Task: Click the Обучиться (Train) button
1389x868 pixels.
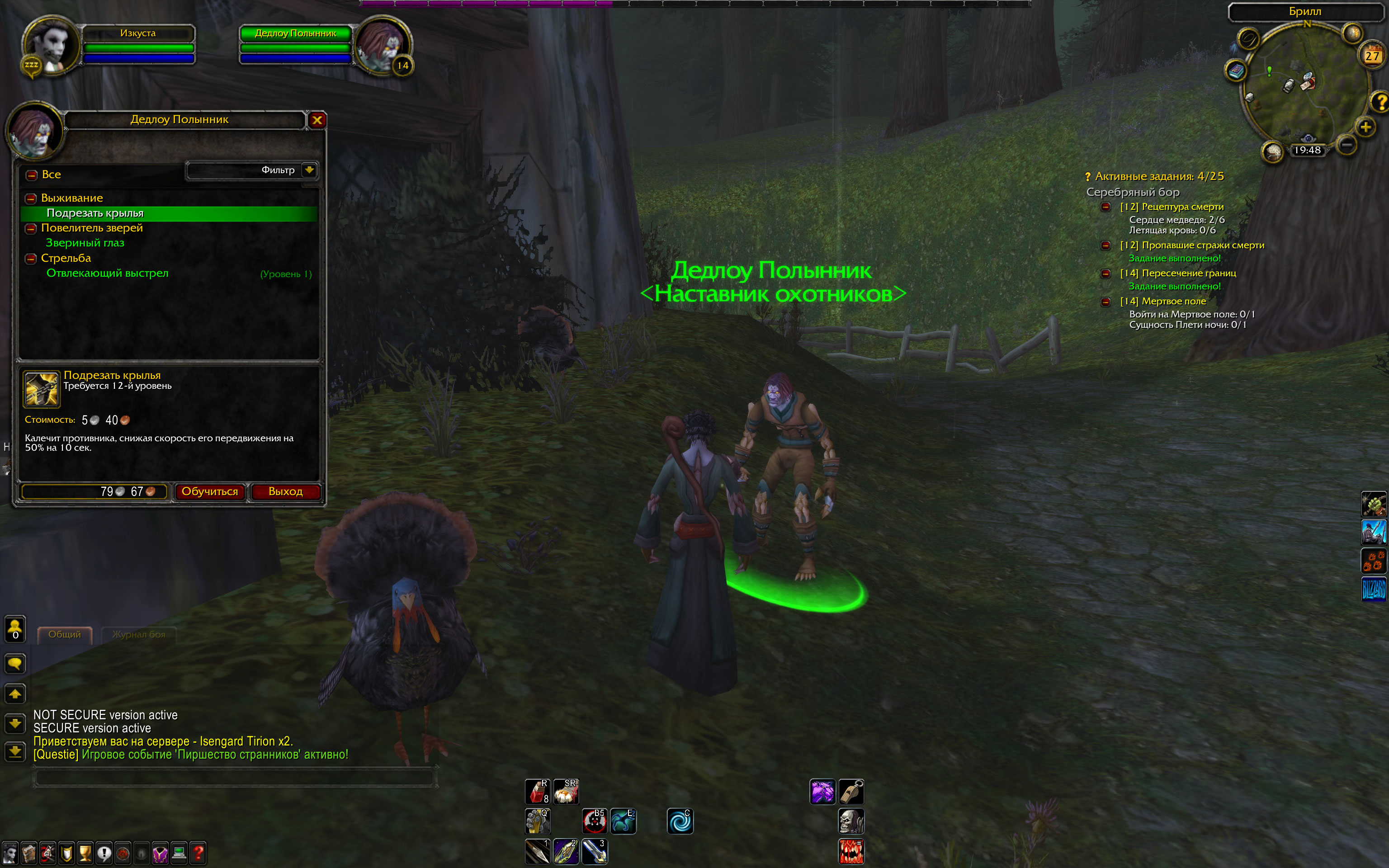Action: pyautogui.click(x=209, y=491)
